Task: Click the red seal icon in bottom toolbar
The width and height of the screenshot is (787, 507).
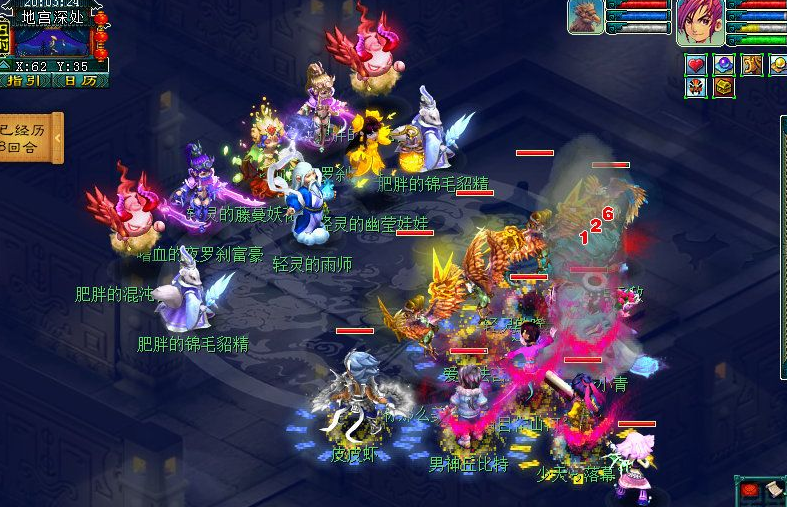Action: pyautogui.click(x=750, y=491)
